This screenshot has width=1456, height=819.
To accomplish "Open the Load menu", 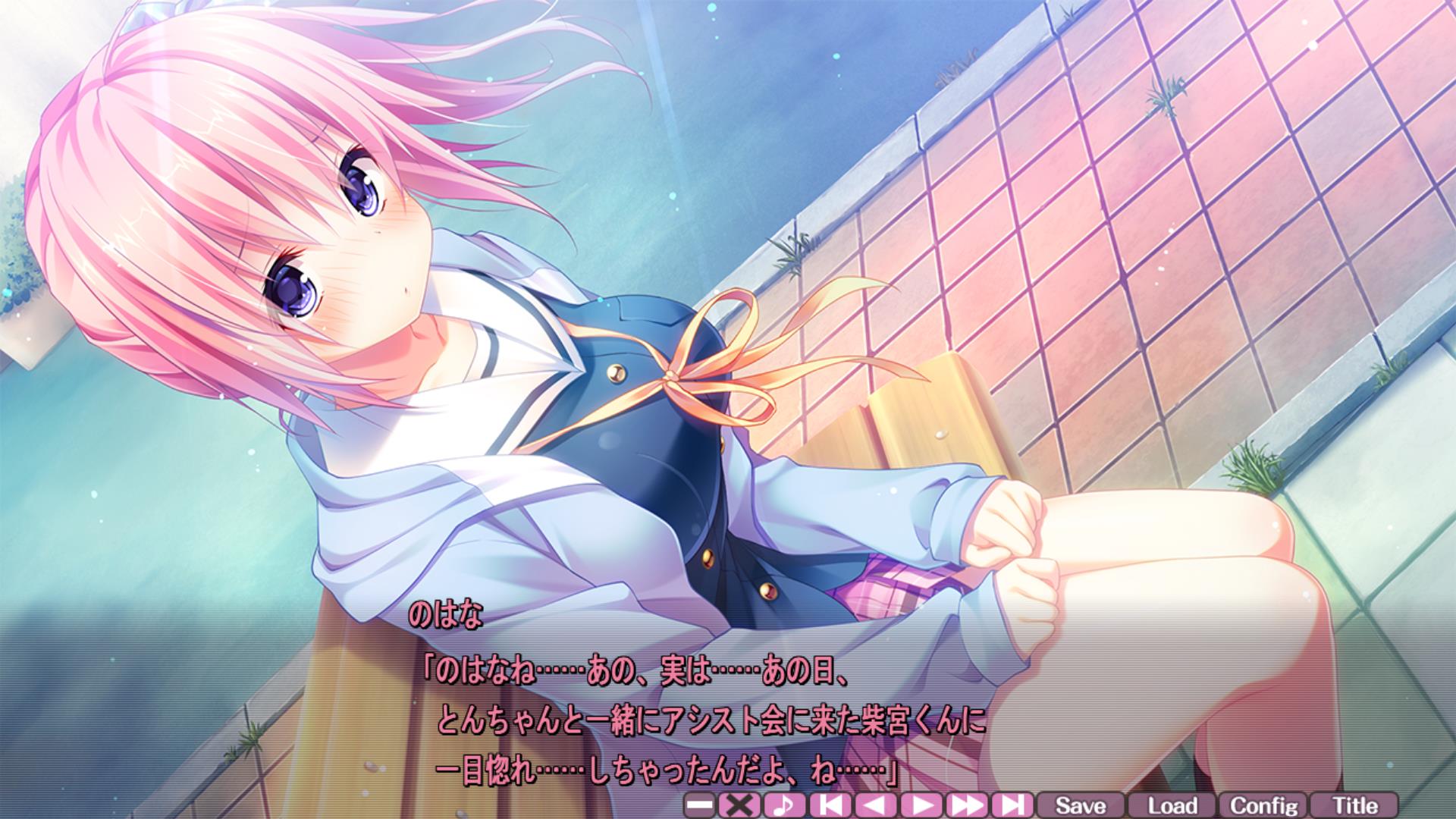I will [1172, 805].
